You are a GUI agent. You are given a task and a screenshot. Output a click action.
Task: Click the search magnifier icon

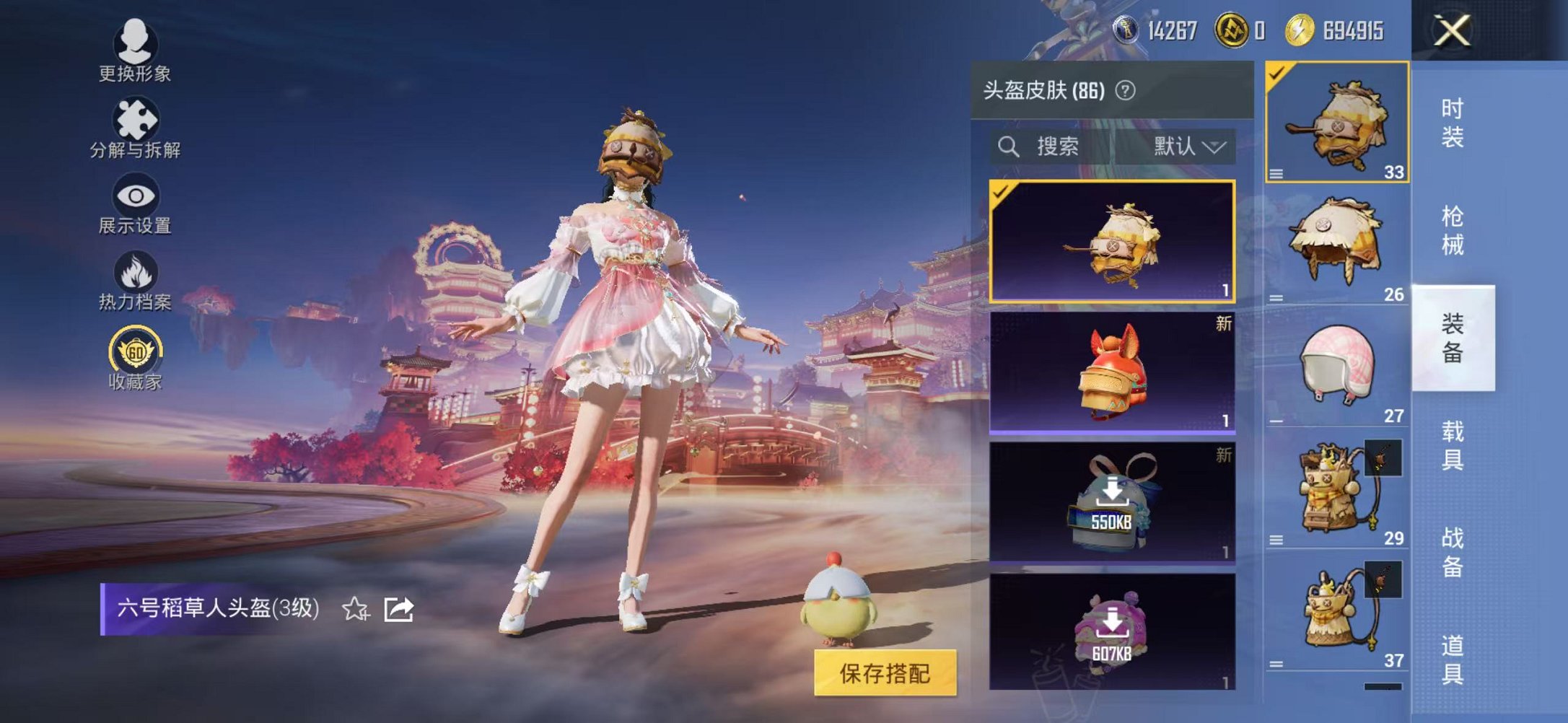[x=1009, y=146]
